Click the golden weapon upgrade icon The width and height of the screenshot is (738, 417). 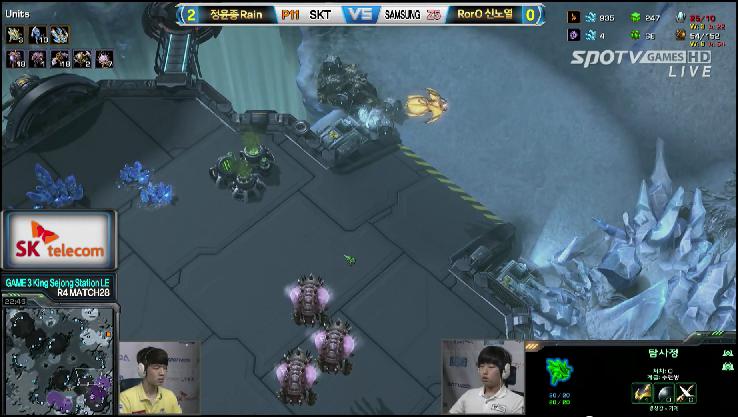(x=640, y=391)
